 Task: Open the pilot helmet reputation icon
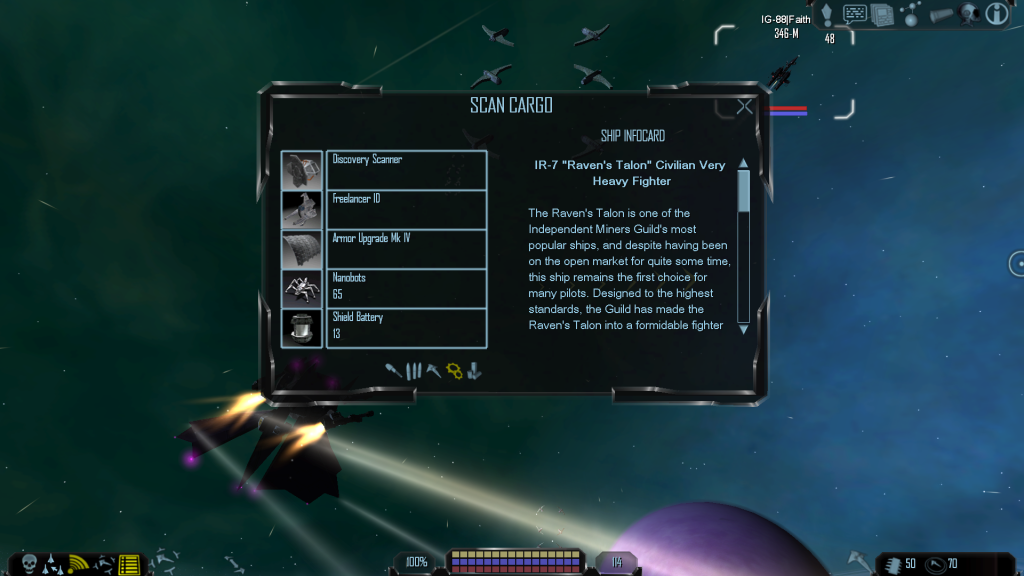coord(968,14)
